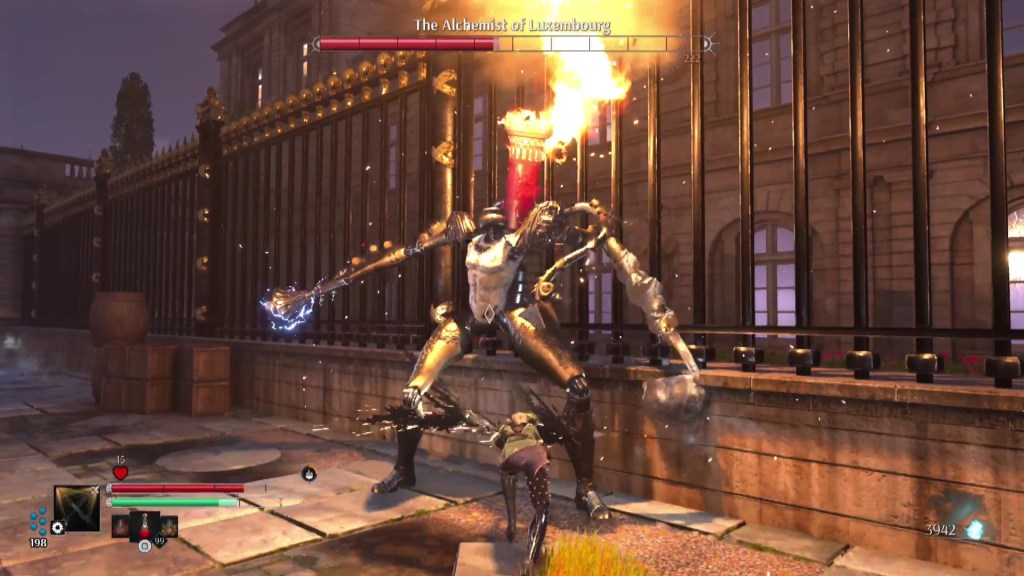Click the red heart icon
1024x576 pixels.
pos(120,472)
